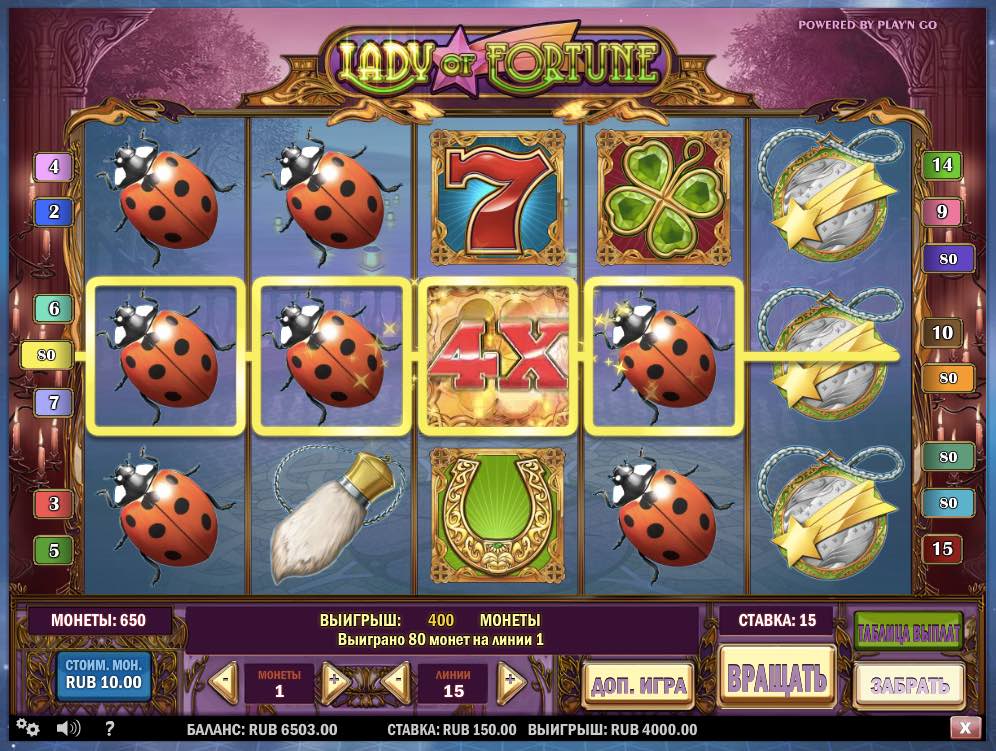This screenshot has width=996, height=751.
Task: Reduce the number of ЛИНИИ
Action: click(x=396, y=684)
